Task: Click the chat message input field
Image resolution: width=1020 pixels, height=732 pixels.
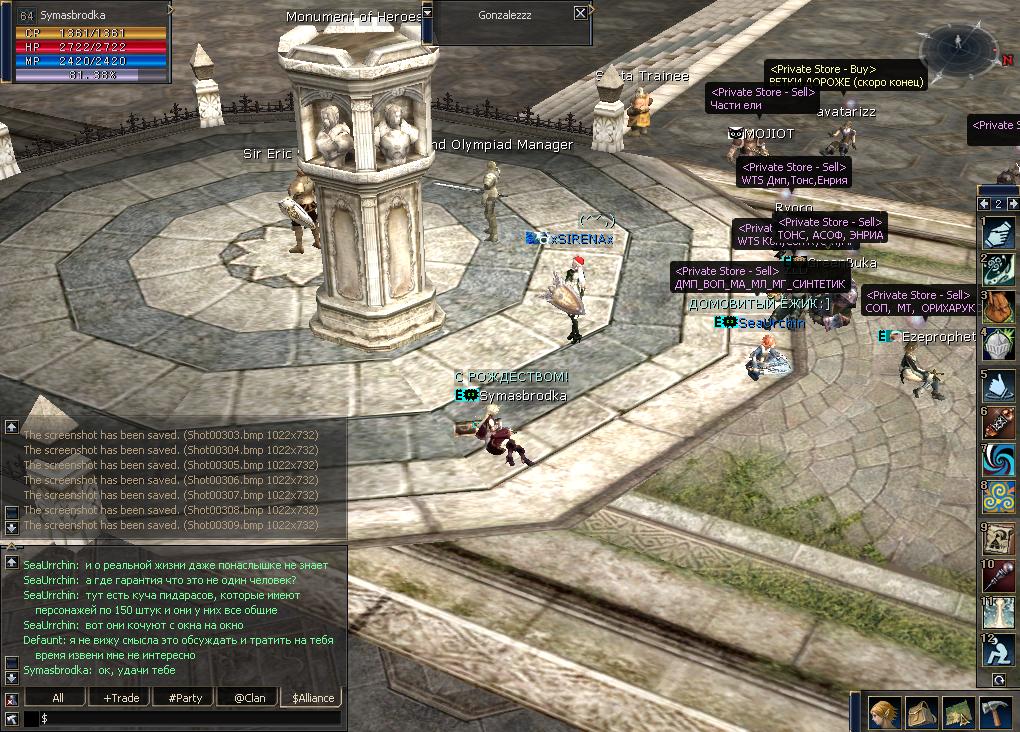Action: [190, 718]
